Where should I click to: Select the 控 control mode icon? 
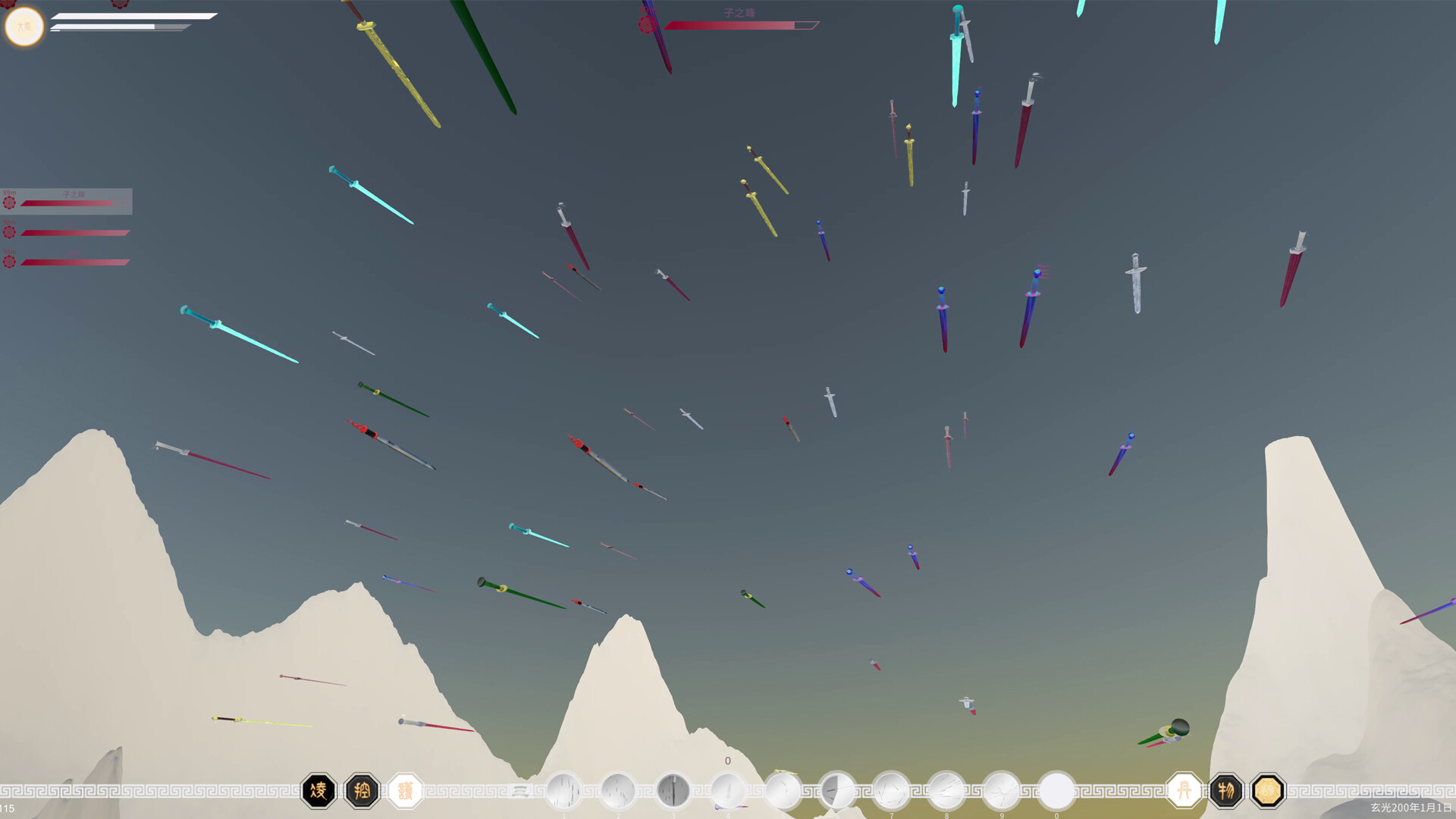point(363,789)
